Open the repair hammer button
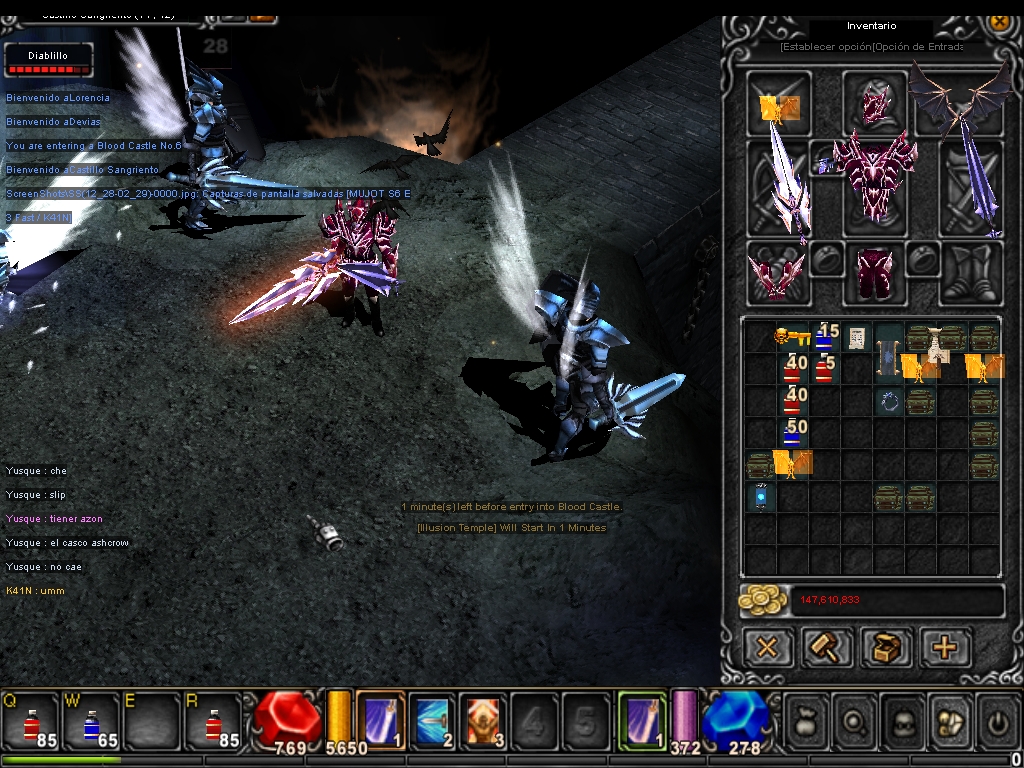 [826, 647]
